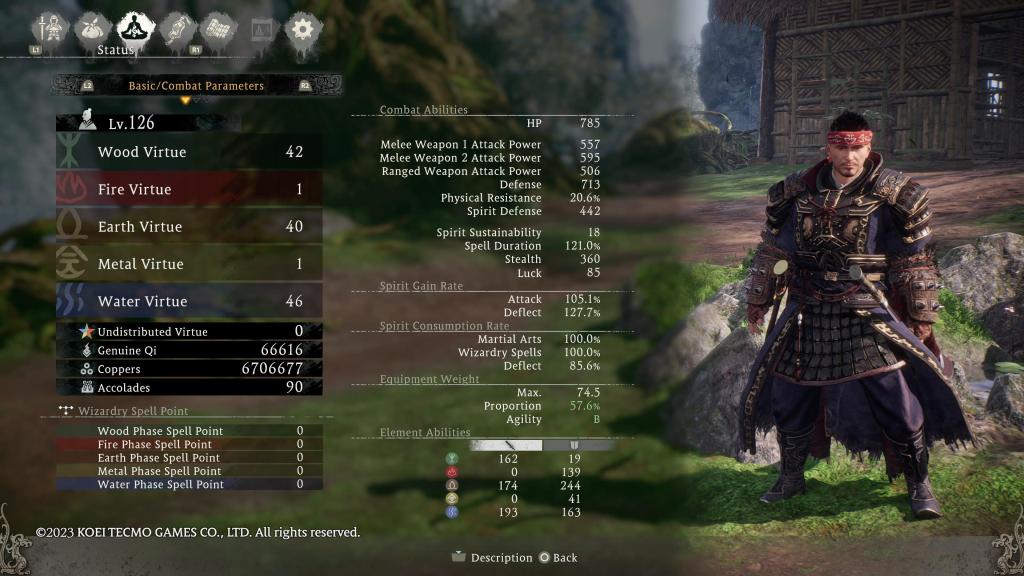Screen dimensions: 1024x576
Task: Select the Status meditation tab
Action: 136,28
